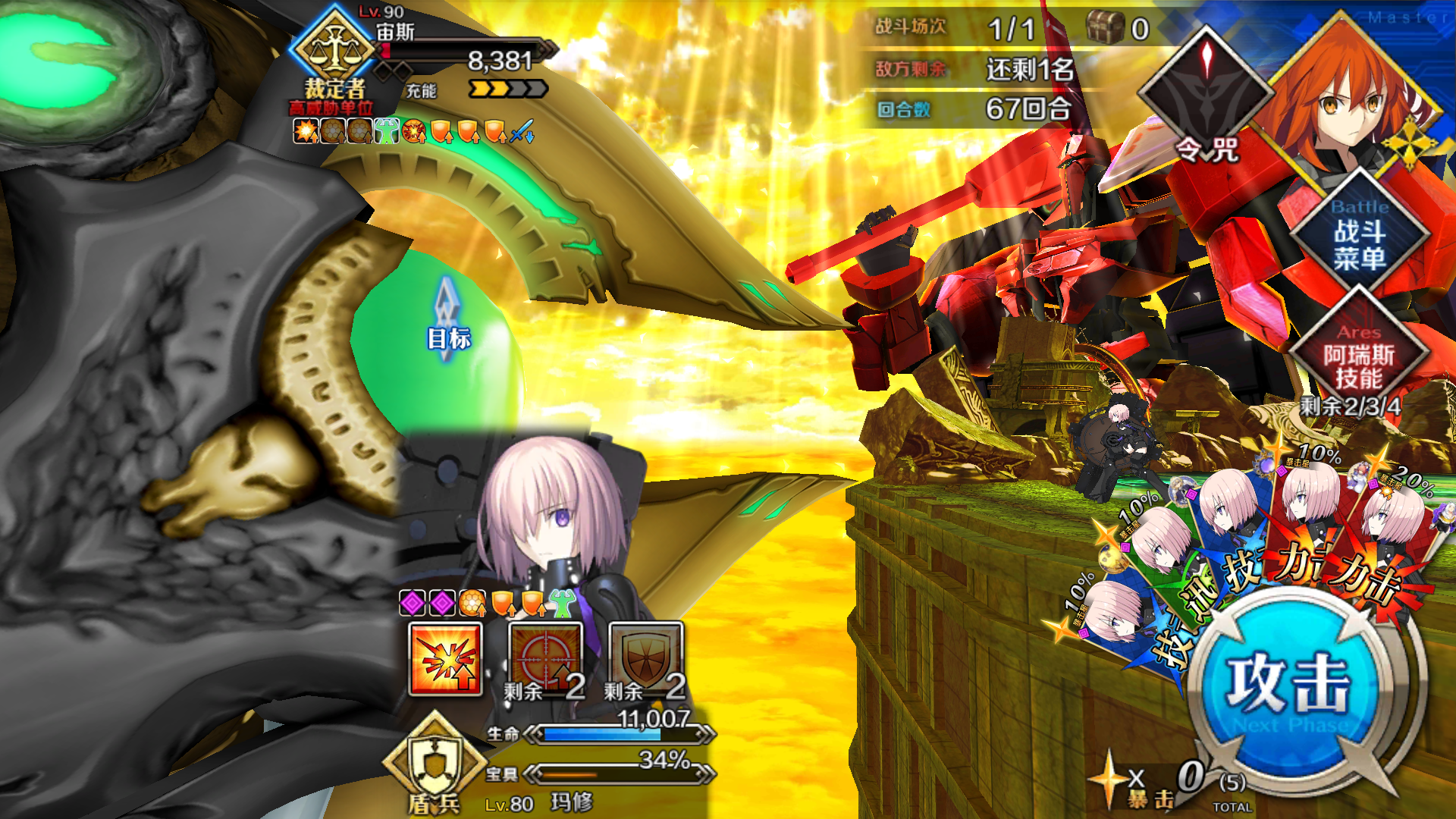Tap the blue 攻击 attack button
Screen dimensions: 1456x819
[x=1289, y=682]
